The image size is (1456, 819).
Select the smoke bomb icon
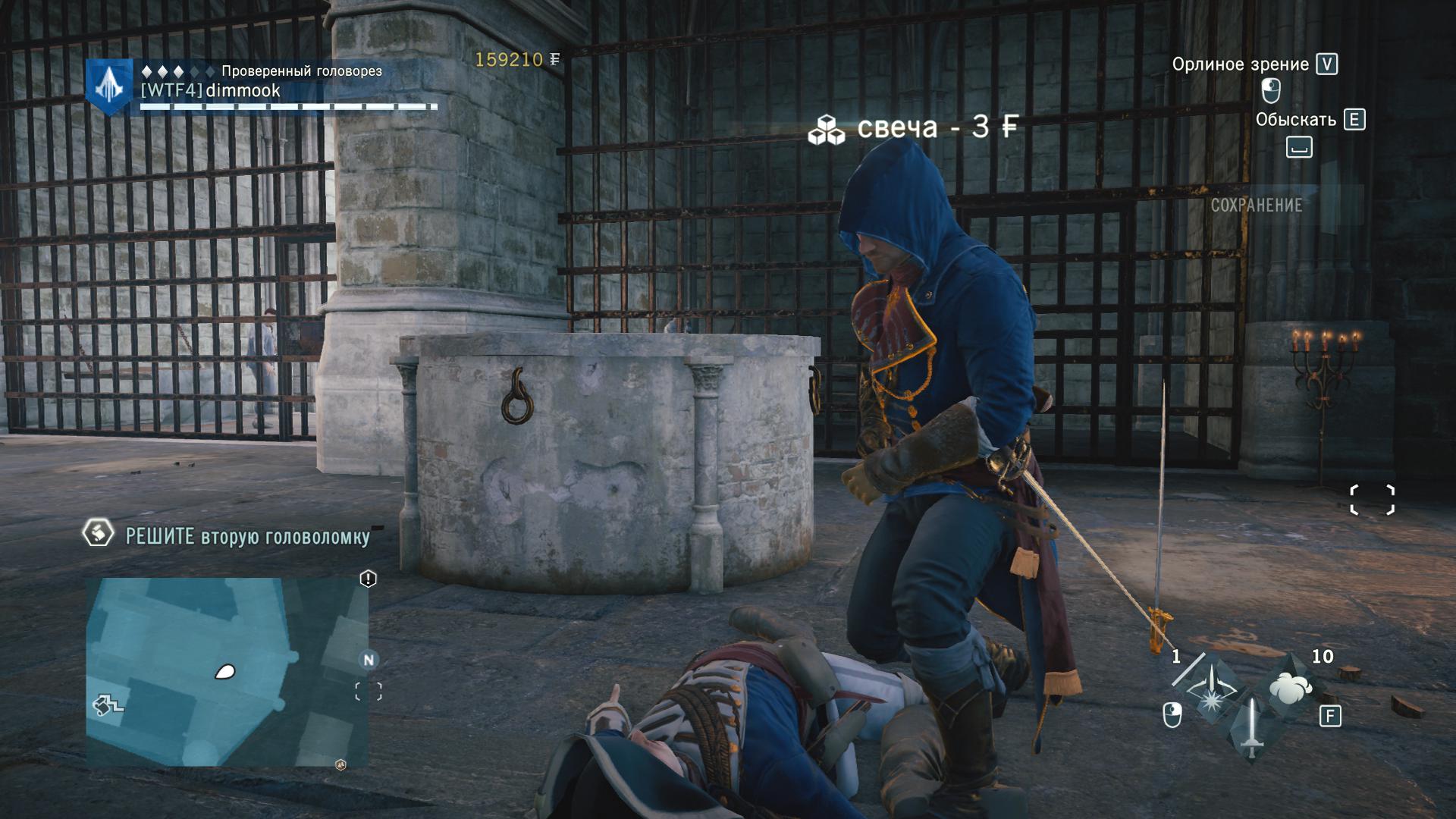(x=1291, y=687)
